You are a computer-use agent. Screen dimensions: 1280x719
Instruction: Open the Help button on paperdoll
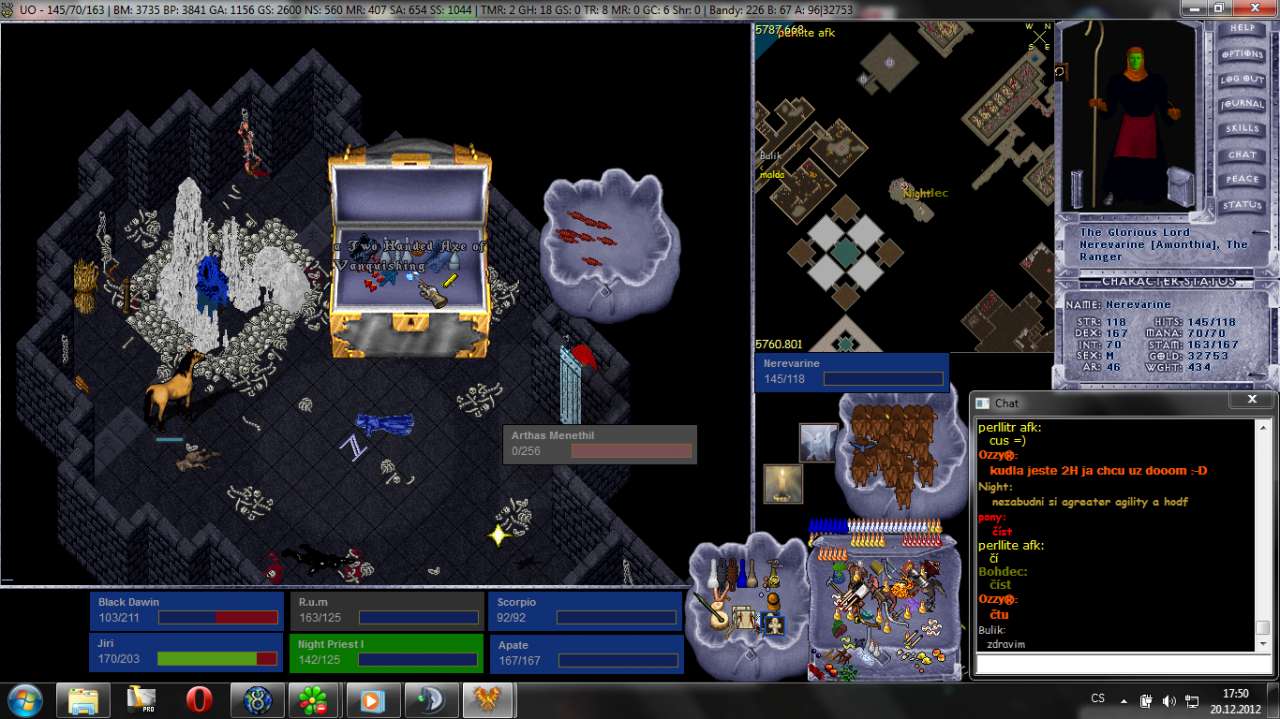point(1241,29)
